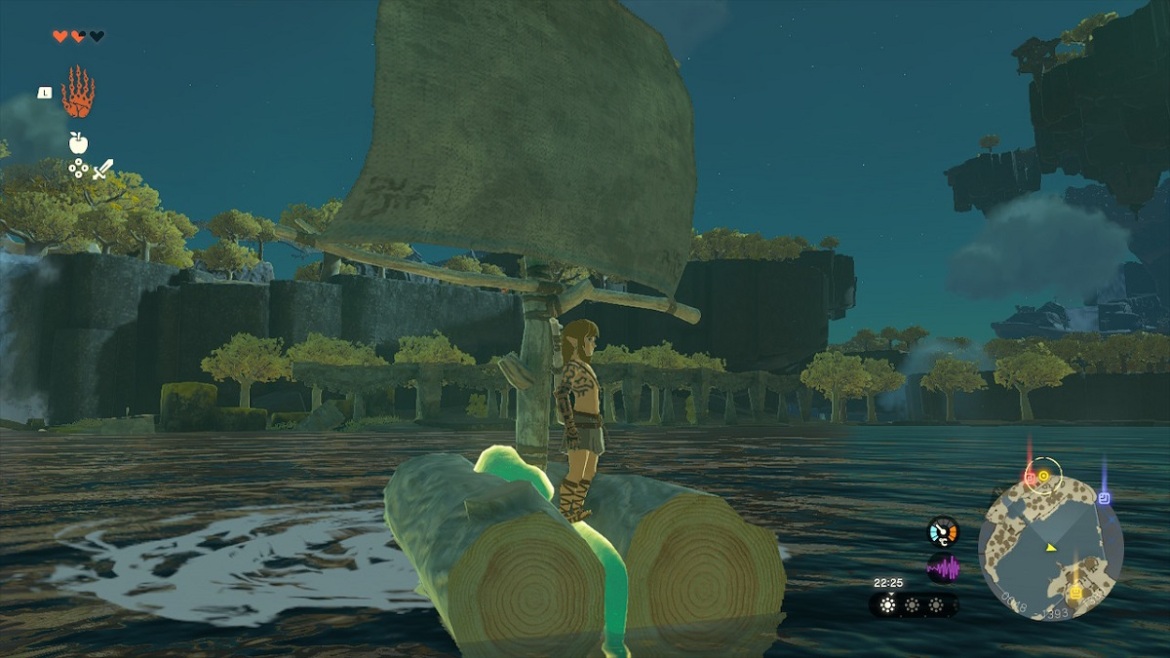Image resolution: width=1170 pixels, height=658 pixels.
Task: Click the brightest sun weather forecast icon
Action: (888, 605)
